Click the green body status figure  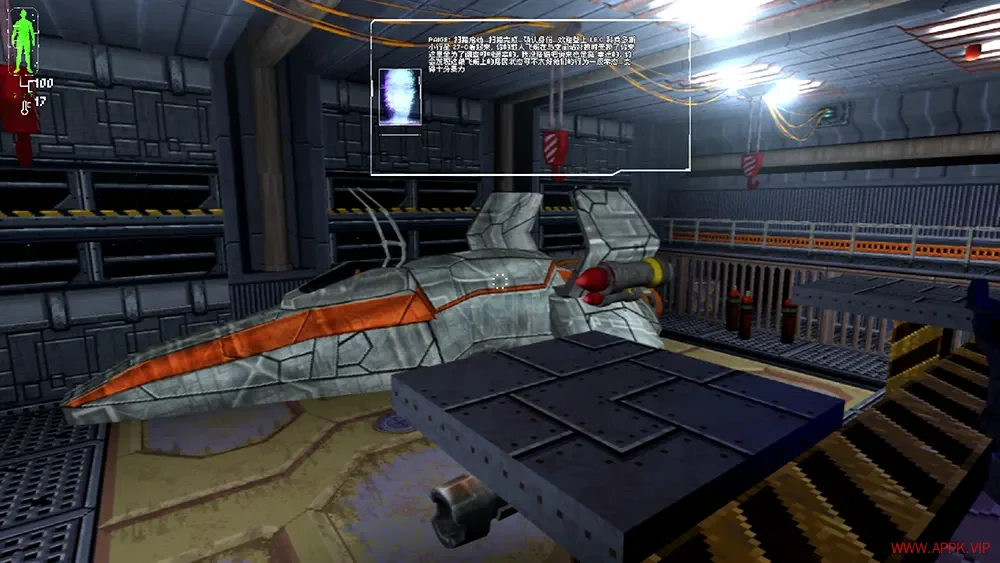(x=22, y=37)
